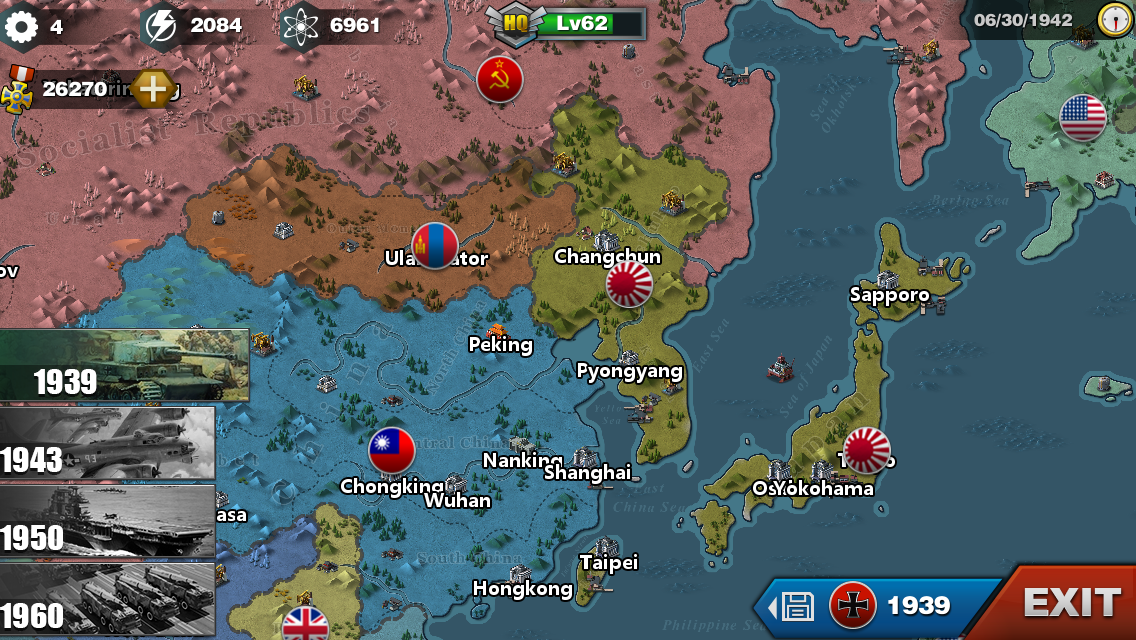Pick the Mongolia flag at Ulaanbaatar
Image resolution: width=1136 pixels, height=640 pixels.
435,246
